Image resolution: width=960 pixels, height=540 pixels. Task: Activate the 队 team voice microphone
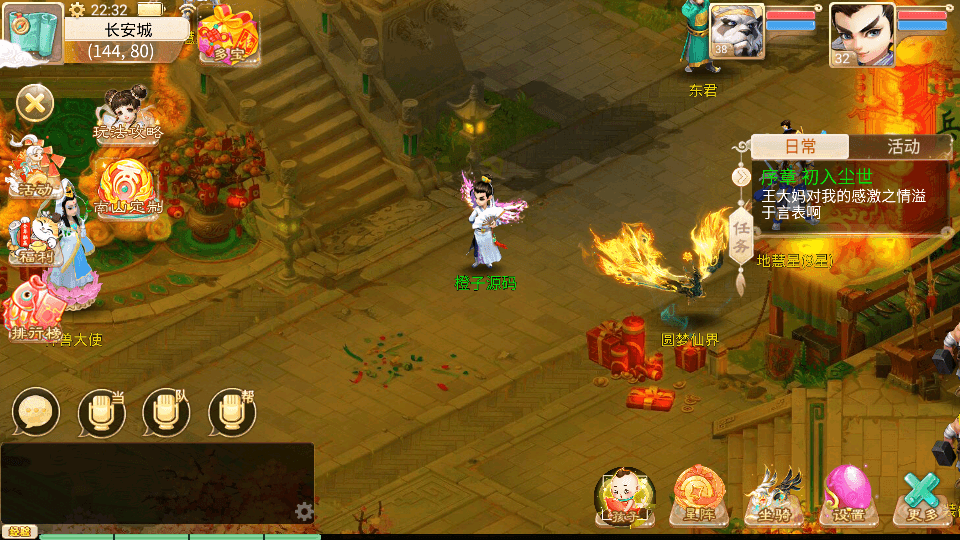[x=166, y=412]
